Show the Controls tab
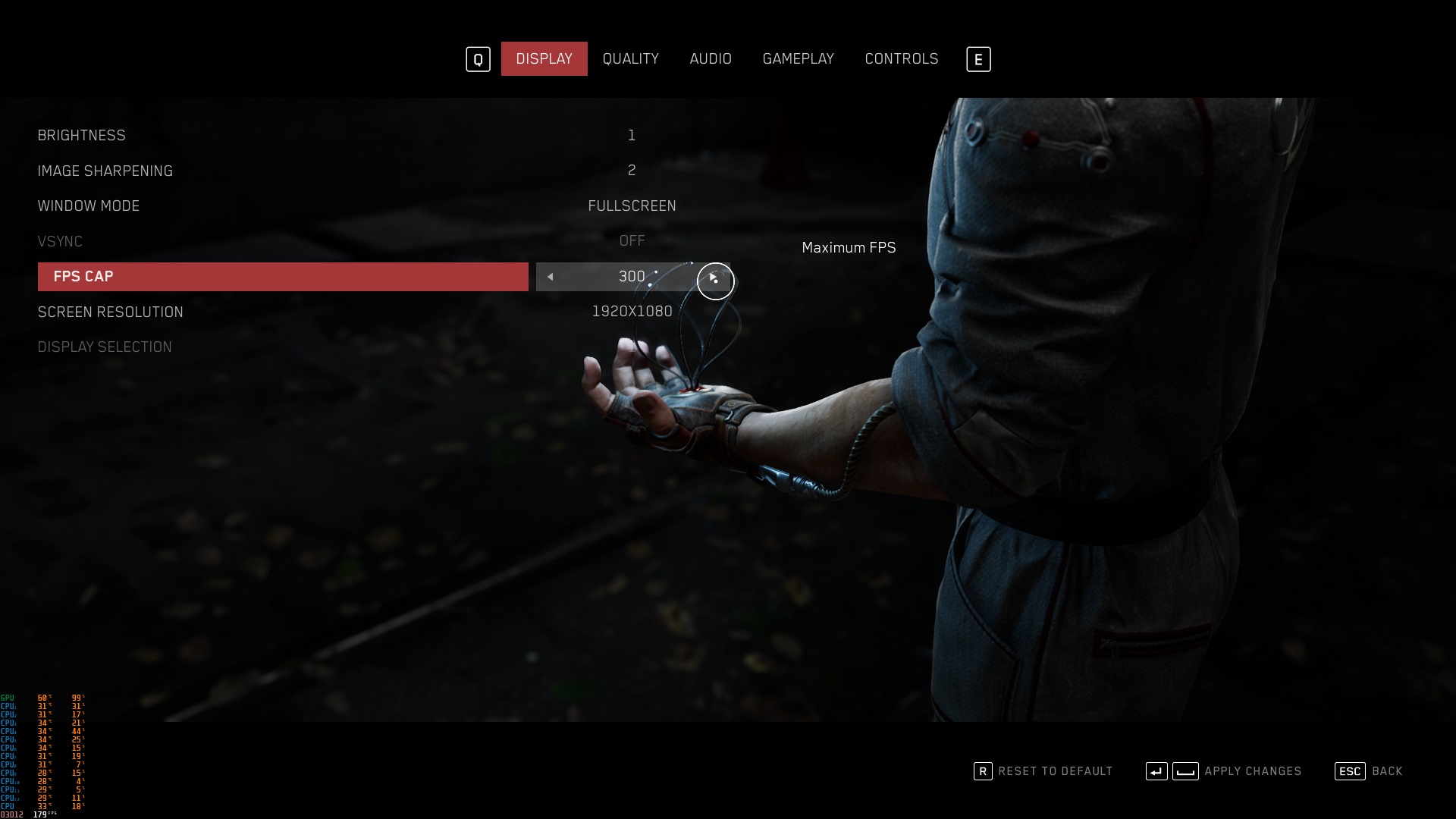Screen dimensions: 1456x819 click(x=901, y=59)
